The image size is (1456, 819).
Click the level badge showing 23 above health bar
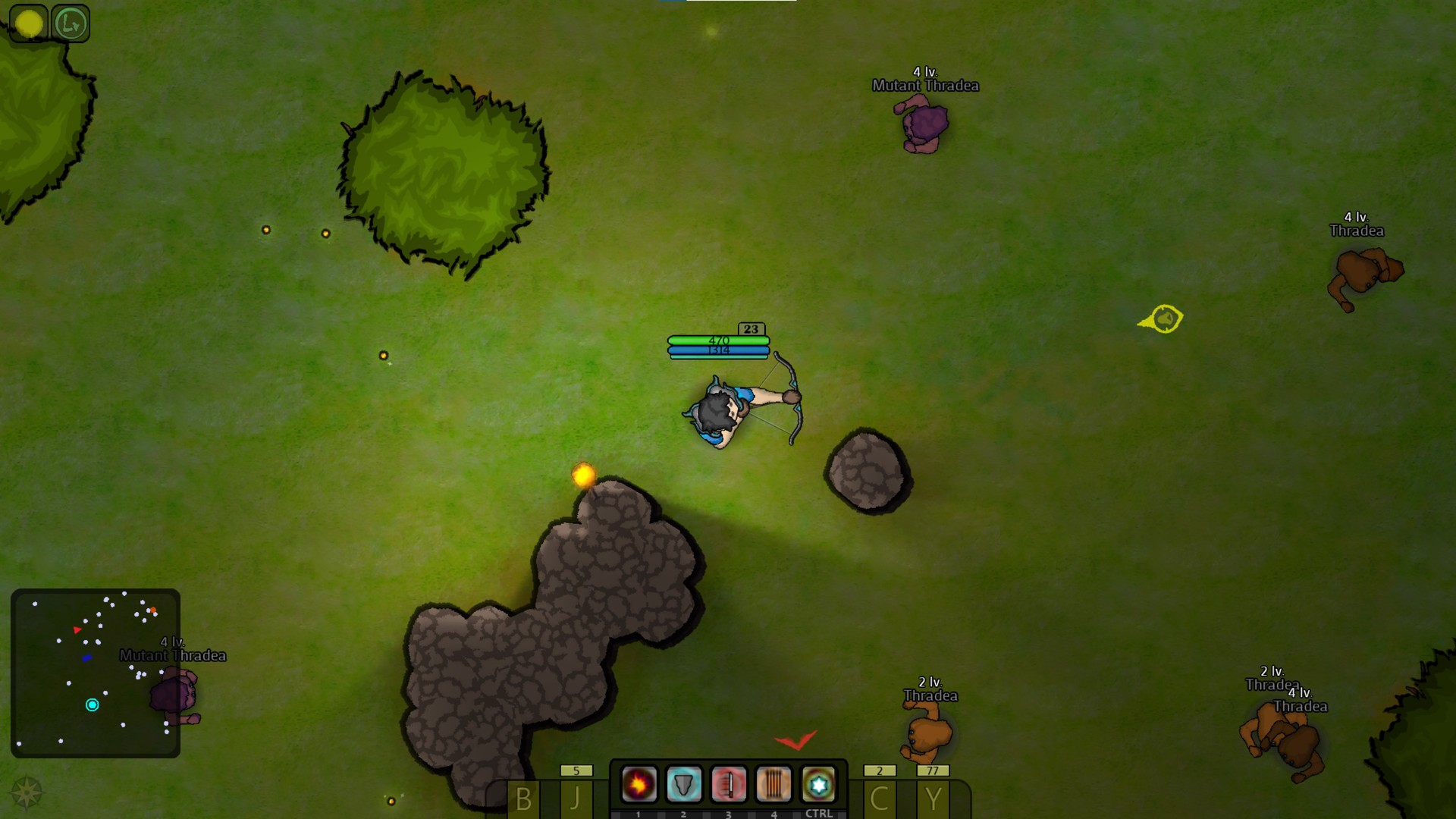[751, 328]
